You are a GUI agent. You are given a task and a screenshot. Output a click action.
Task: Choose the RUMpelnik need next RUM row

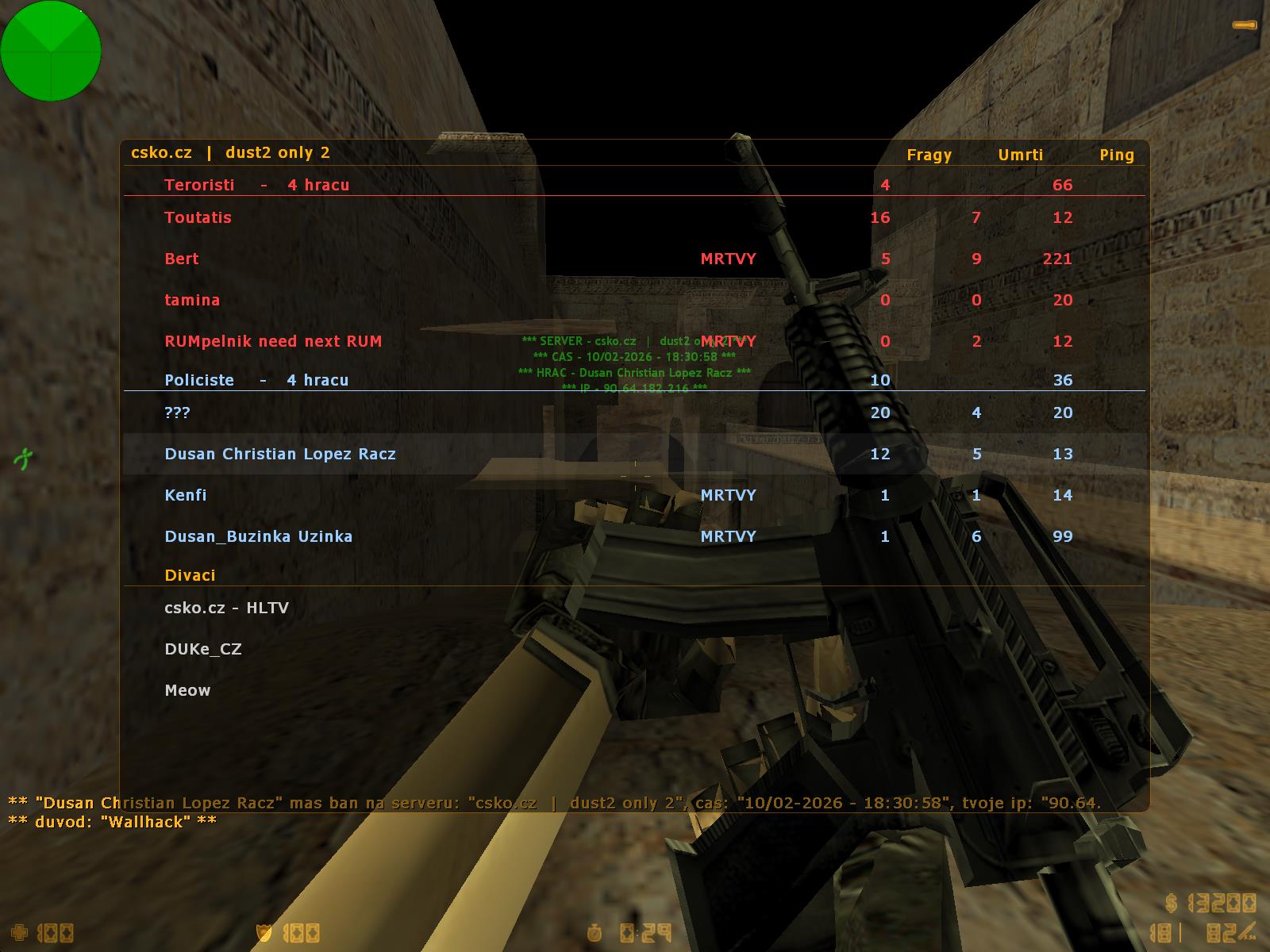point(273,341)
